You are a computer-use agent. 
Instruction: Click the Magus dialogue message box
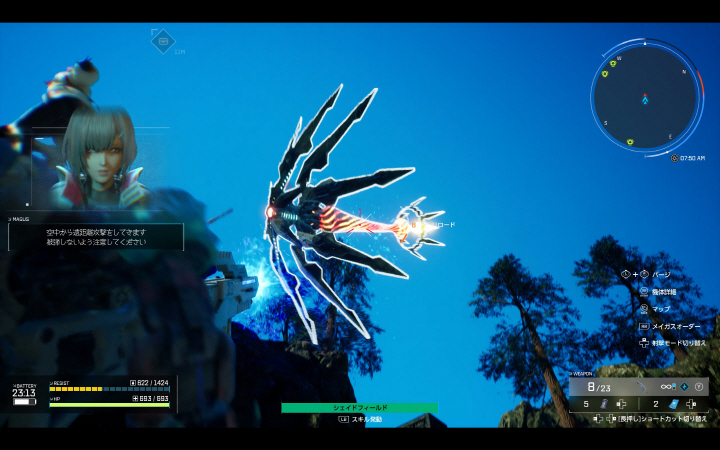click(96, 237)
